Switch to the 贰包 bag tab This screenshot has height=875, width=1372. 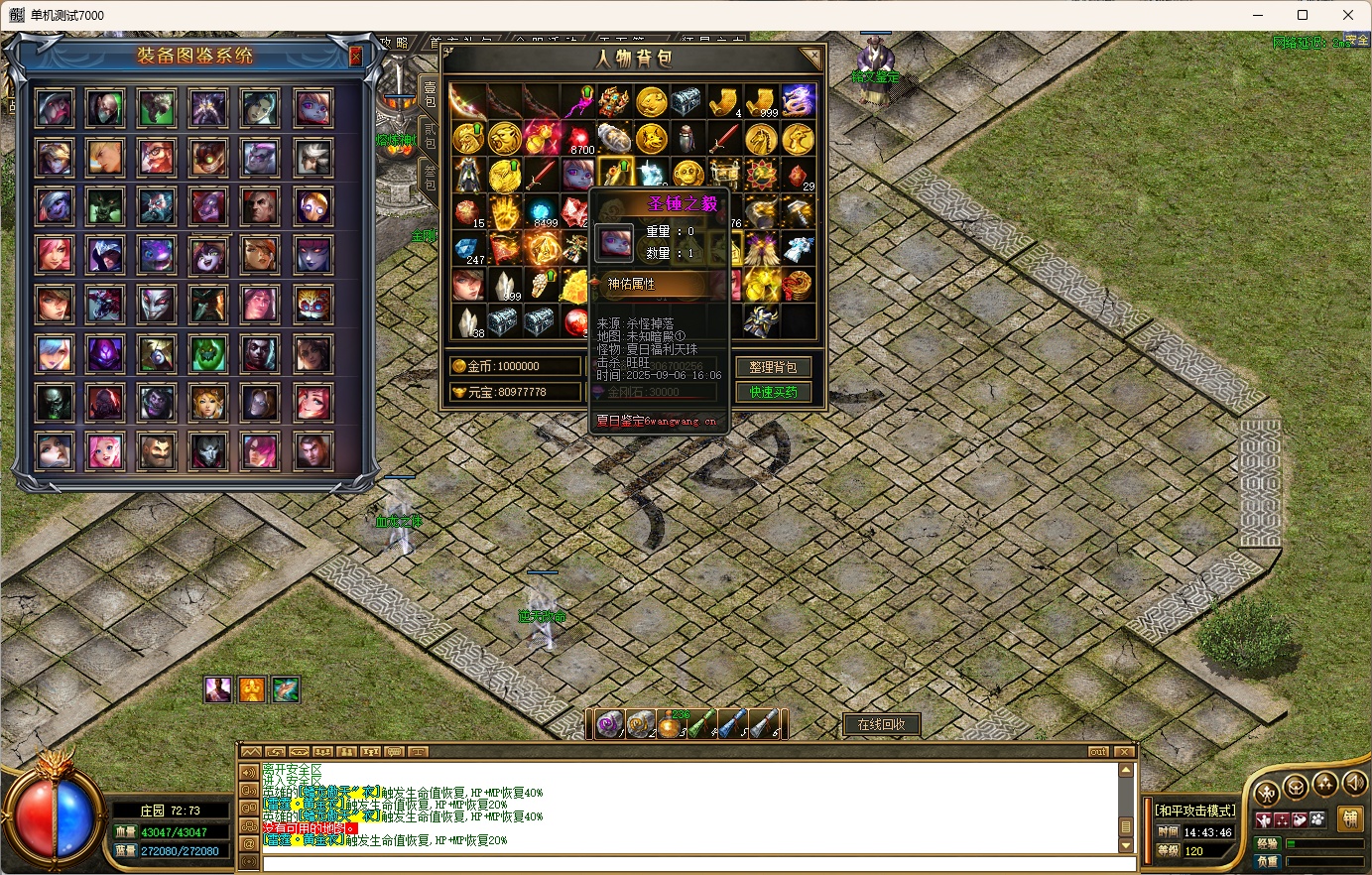point(430,136)
